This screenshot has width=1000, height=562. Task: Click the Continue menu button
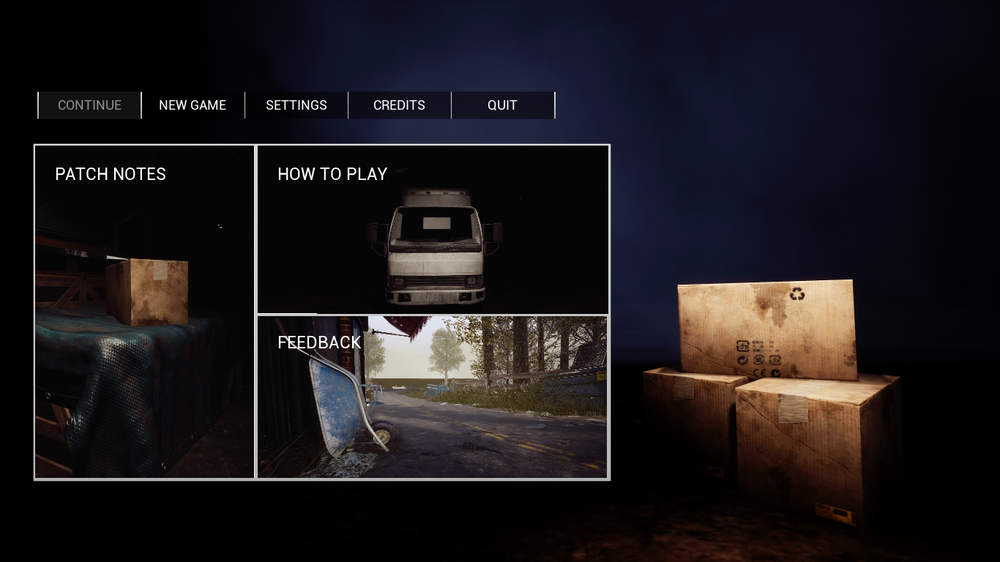tap(90, 105)
